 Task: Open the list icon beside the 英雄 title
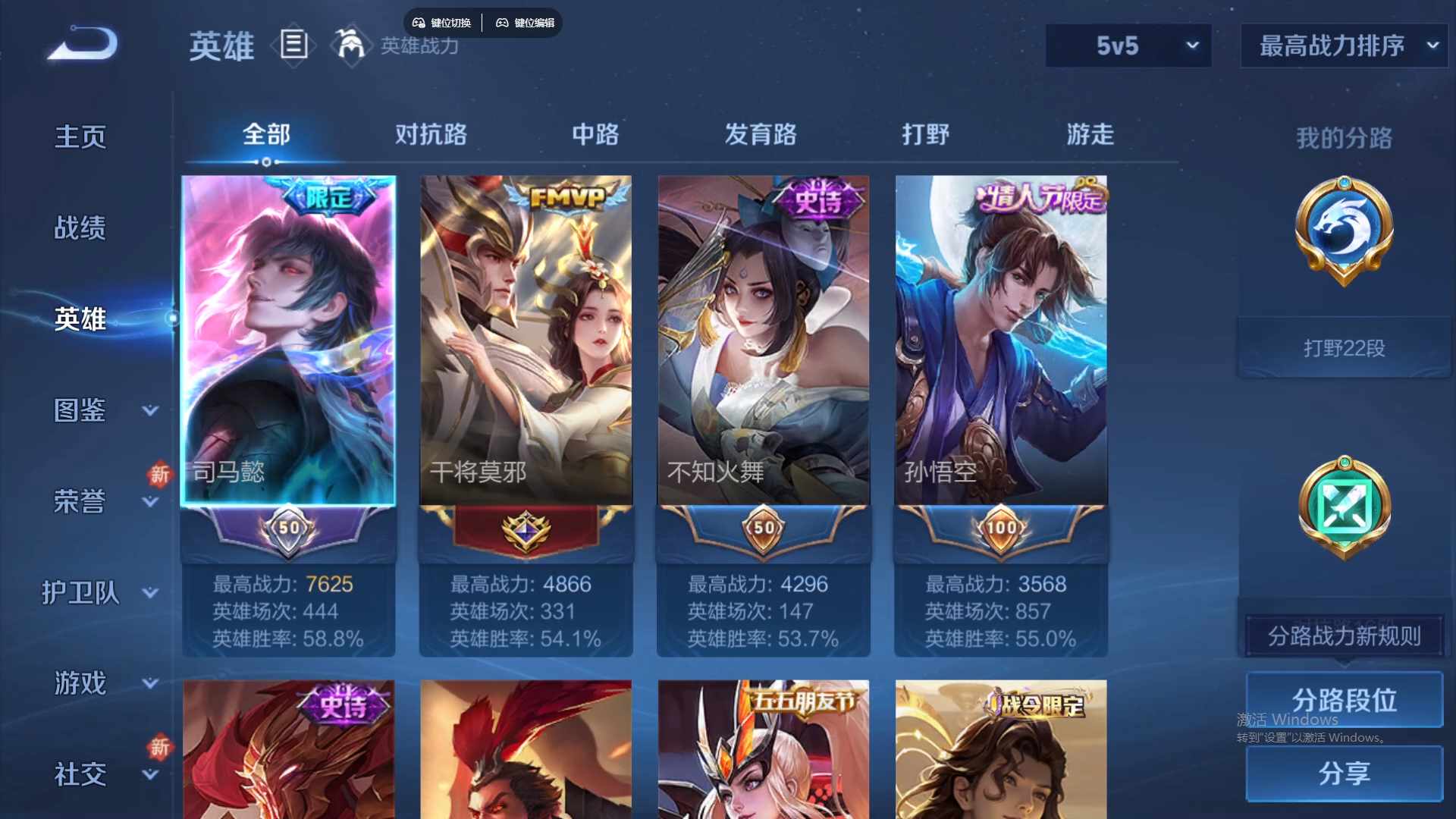(x=293, y=45)
